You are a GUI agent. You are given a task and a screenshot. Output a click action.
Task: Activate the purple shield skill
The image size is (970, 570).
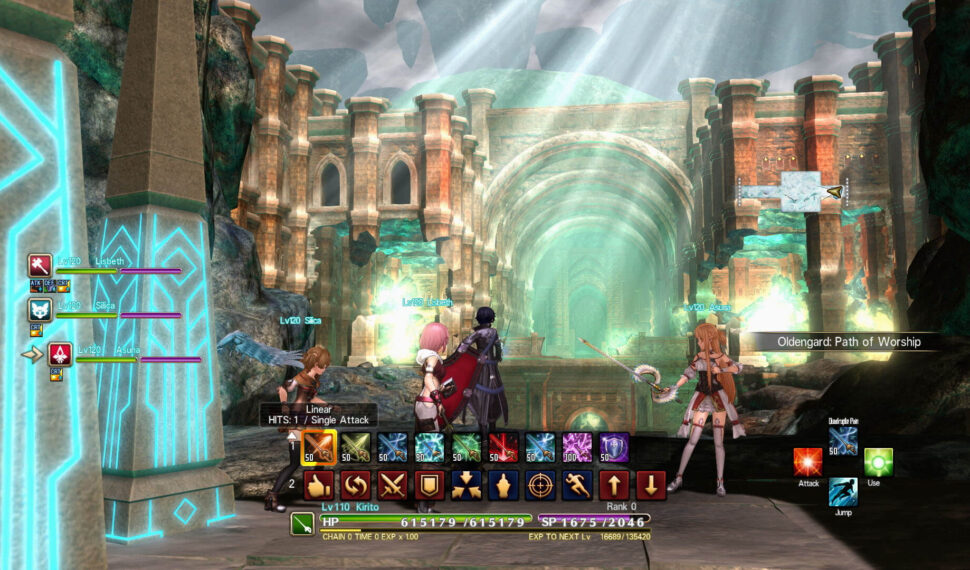614,447
